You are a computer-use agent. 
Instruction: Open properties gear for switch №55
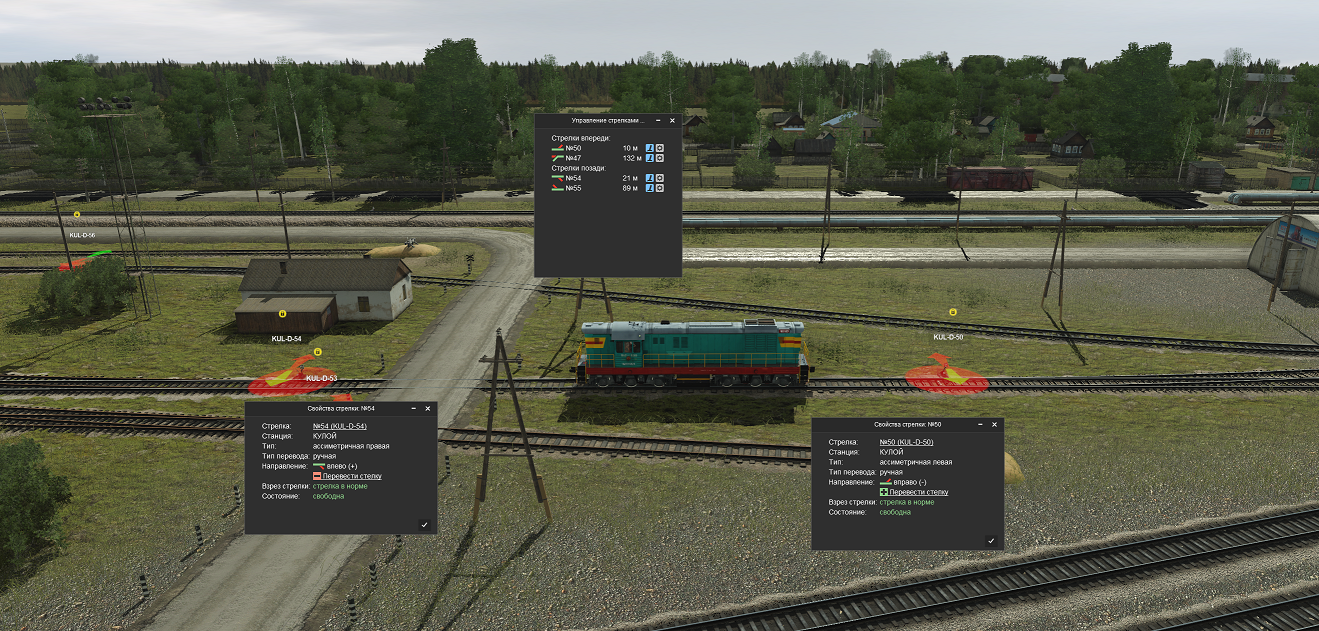pyautogui.click(x=660, y=188)
